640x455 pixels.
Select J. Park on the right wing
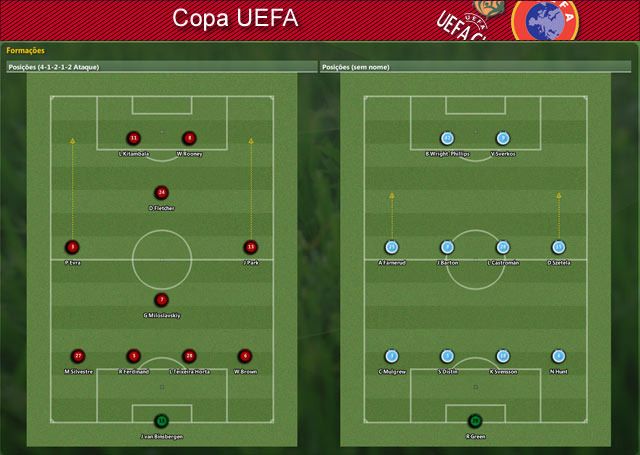click(251, 246)
